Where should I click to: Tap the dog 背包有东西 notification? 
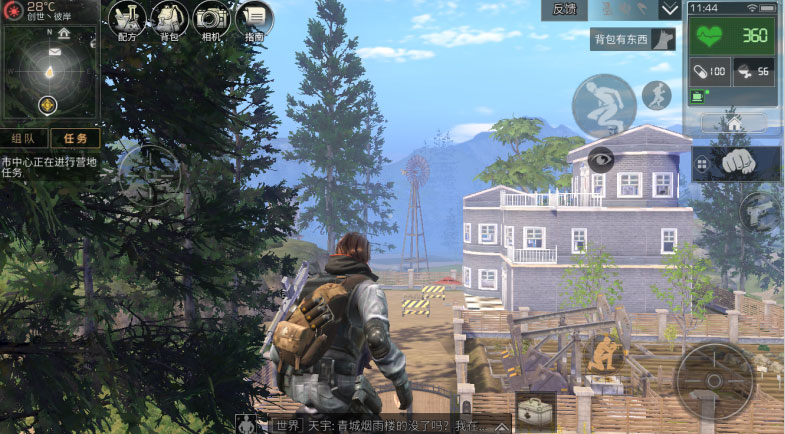pyautogui.click(x=634, y=40)
